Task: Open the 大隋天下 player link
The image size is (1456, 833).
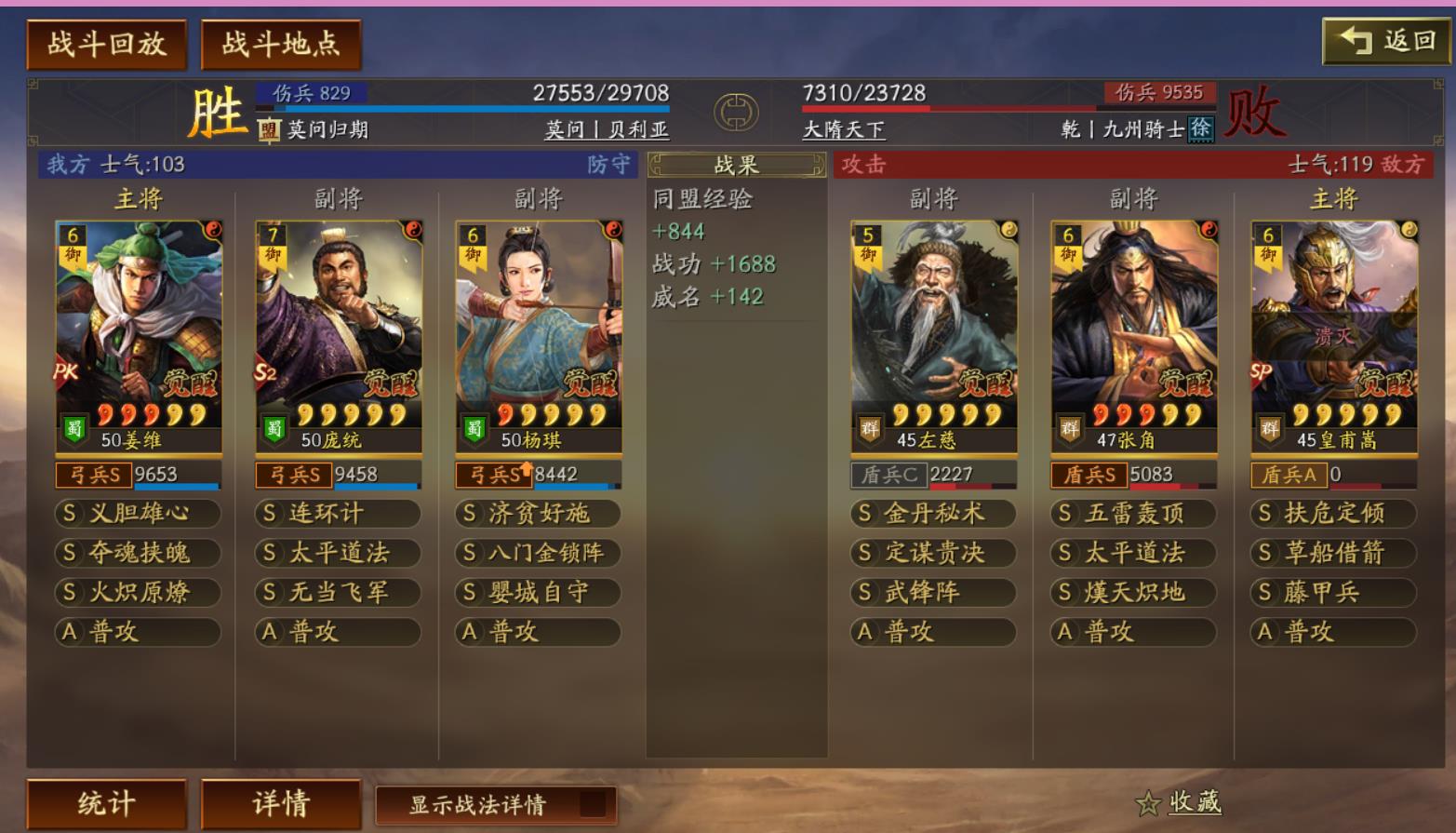Action: (843, 129)
